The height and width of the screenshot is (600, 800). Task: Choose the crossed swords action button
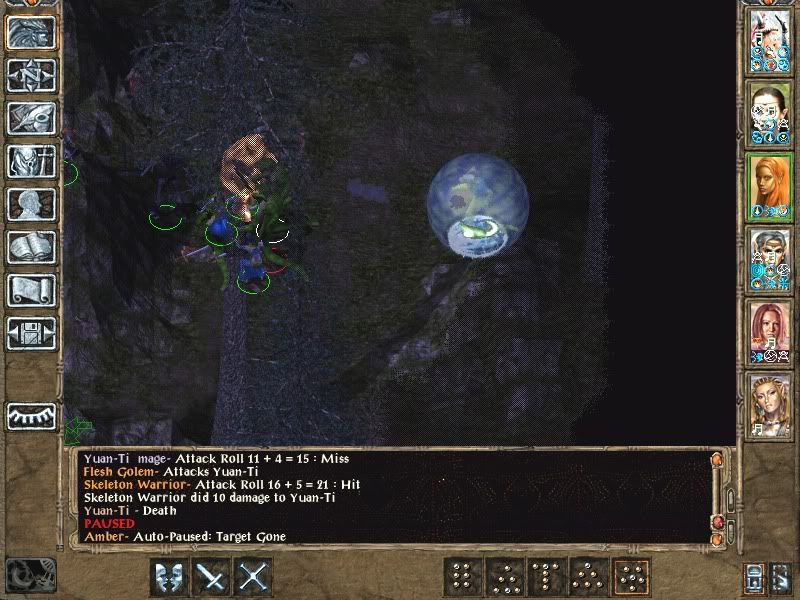click(255, 577)
